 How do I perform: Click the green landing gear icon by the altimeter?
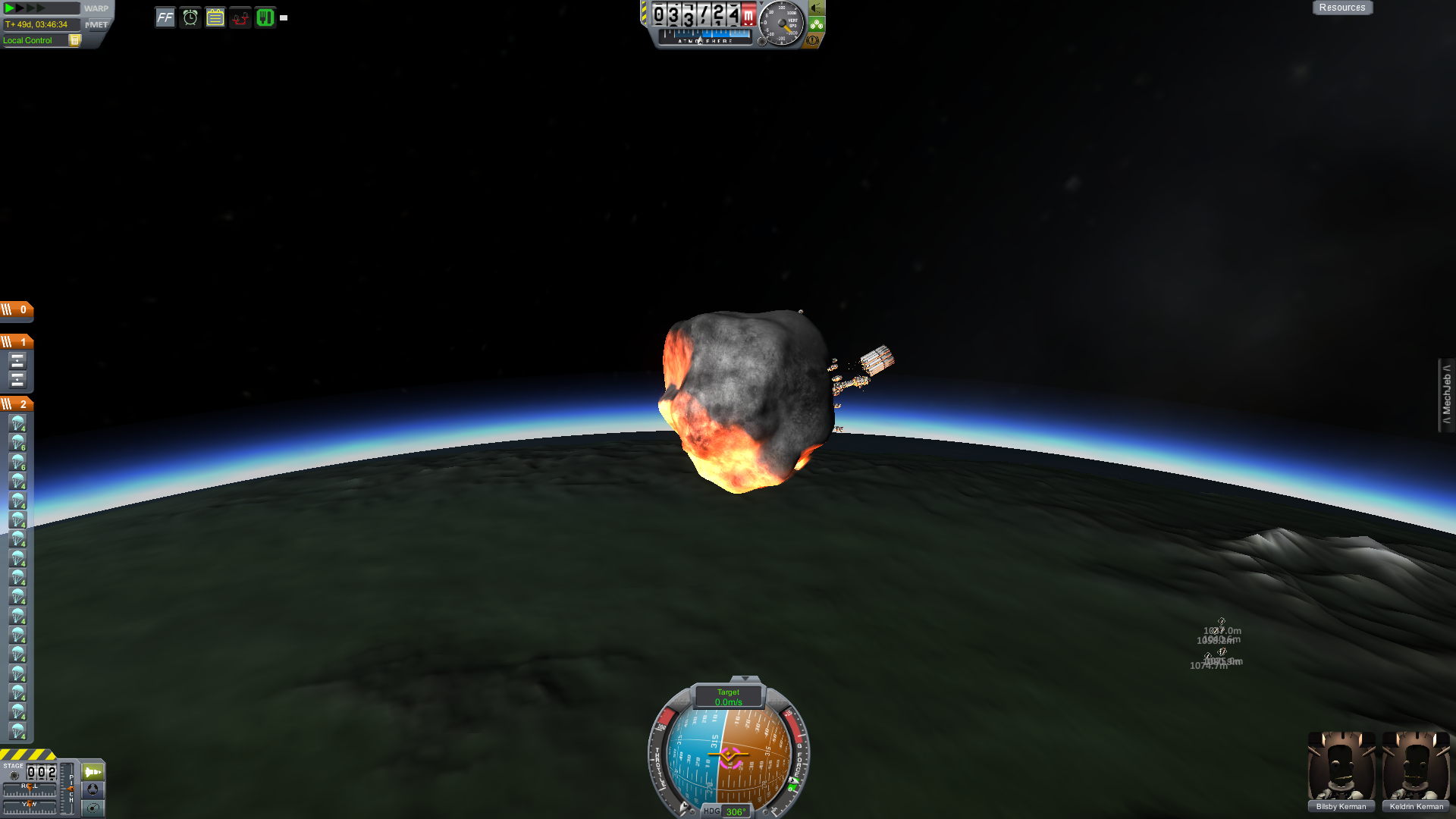(816, 24)
